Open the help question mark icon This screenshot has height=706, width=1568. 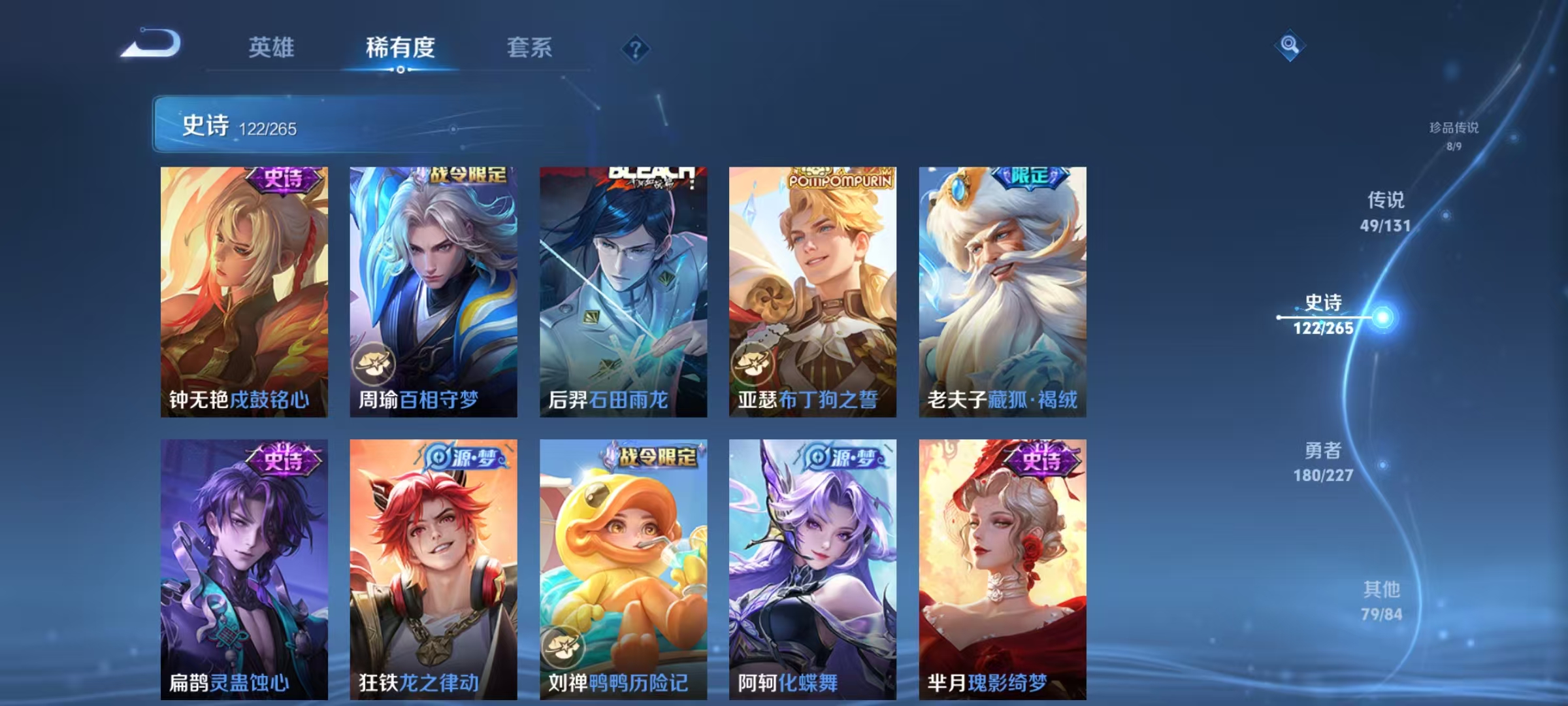point(636,48)
